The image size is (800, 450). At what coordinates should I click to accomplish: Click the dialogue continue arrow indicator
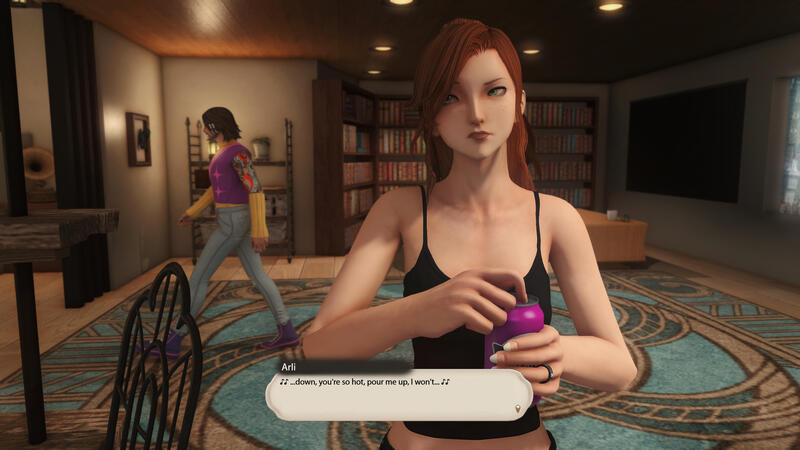point(517,408)
